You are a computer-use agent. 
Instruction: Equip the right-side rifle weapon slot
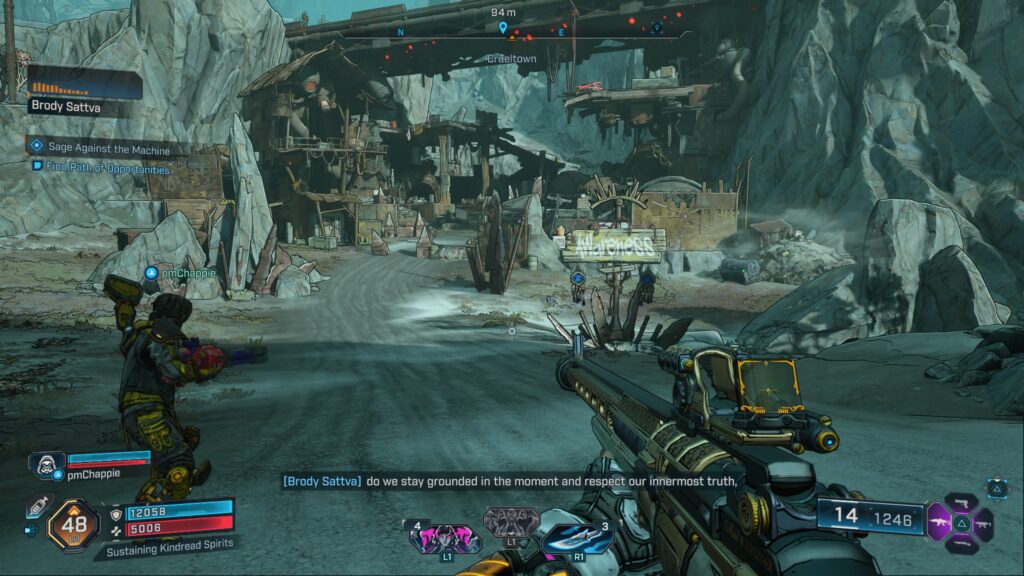coord(982,522)
